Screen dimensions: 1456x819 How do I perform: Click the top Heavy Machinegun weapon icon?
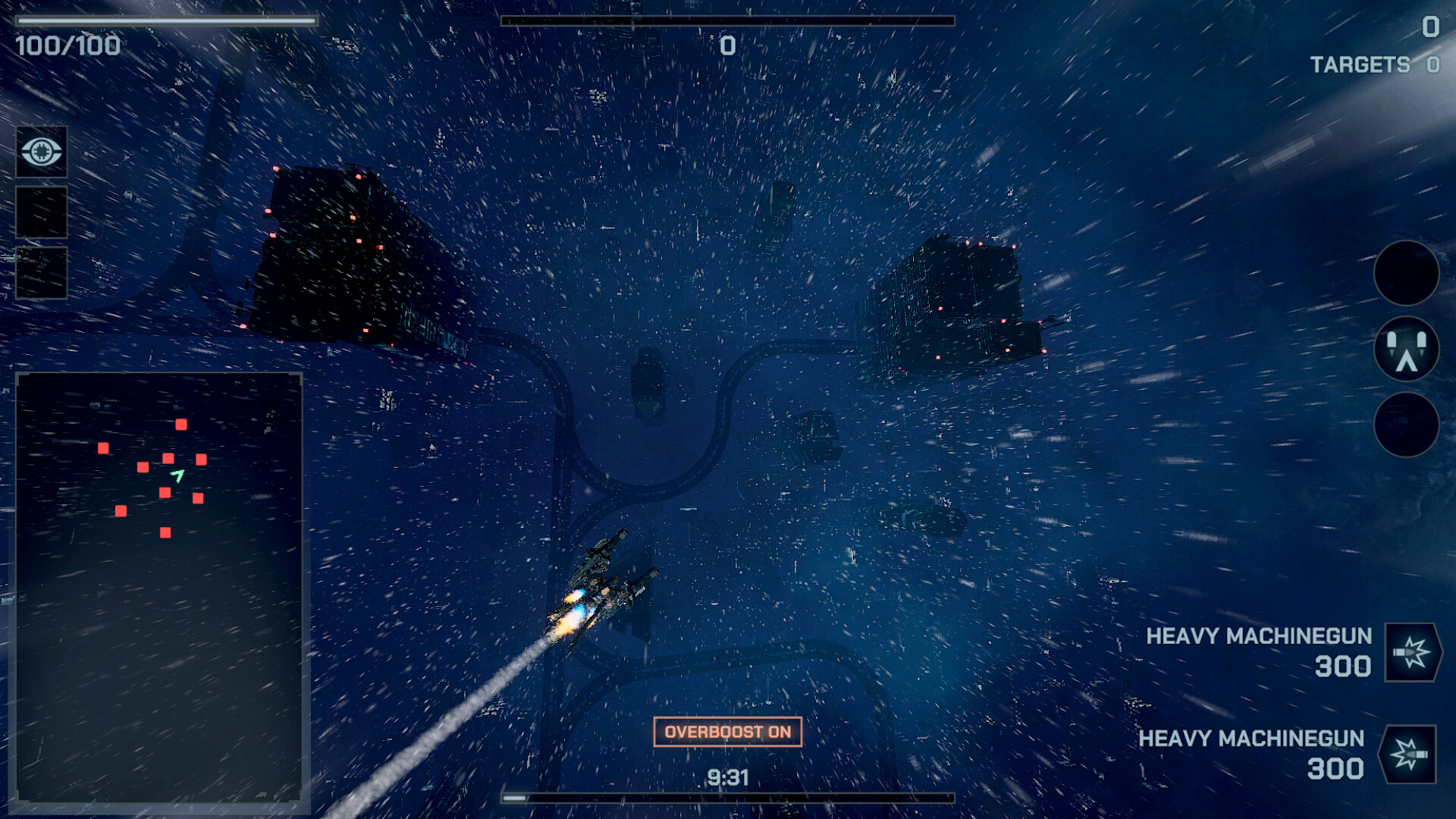pyautogui.click(x=1412, y=653)
